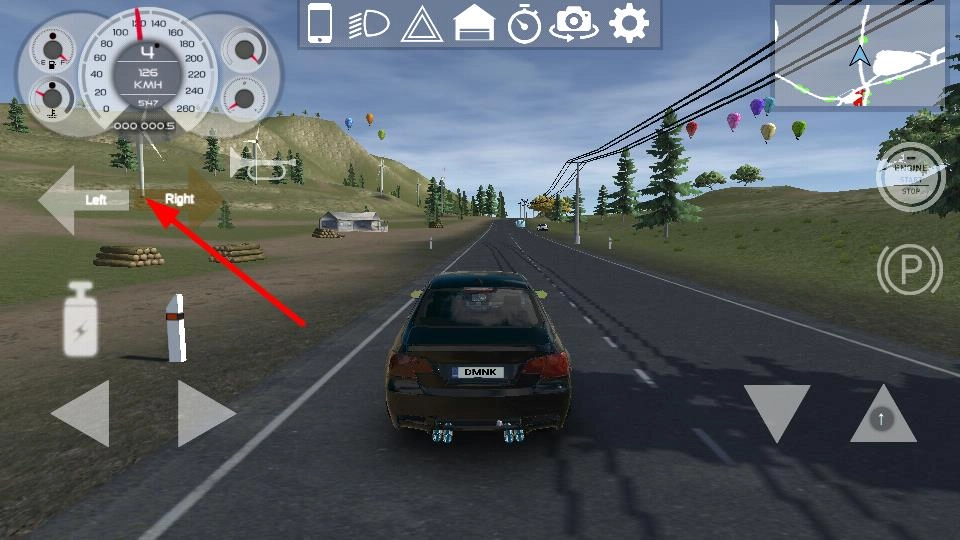Open the garage icon
This screenshot has width=960, height=540.
[474, 24]
